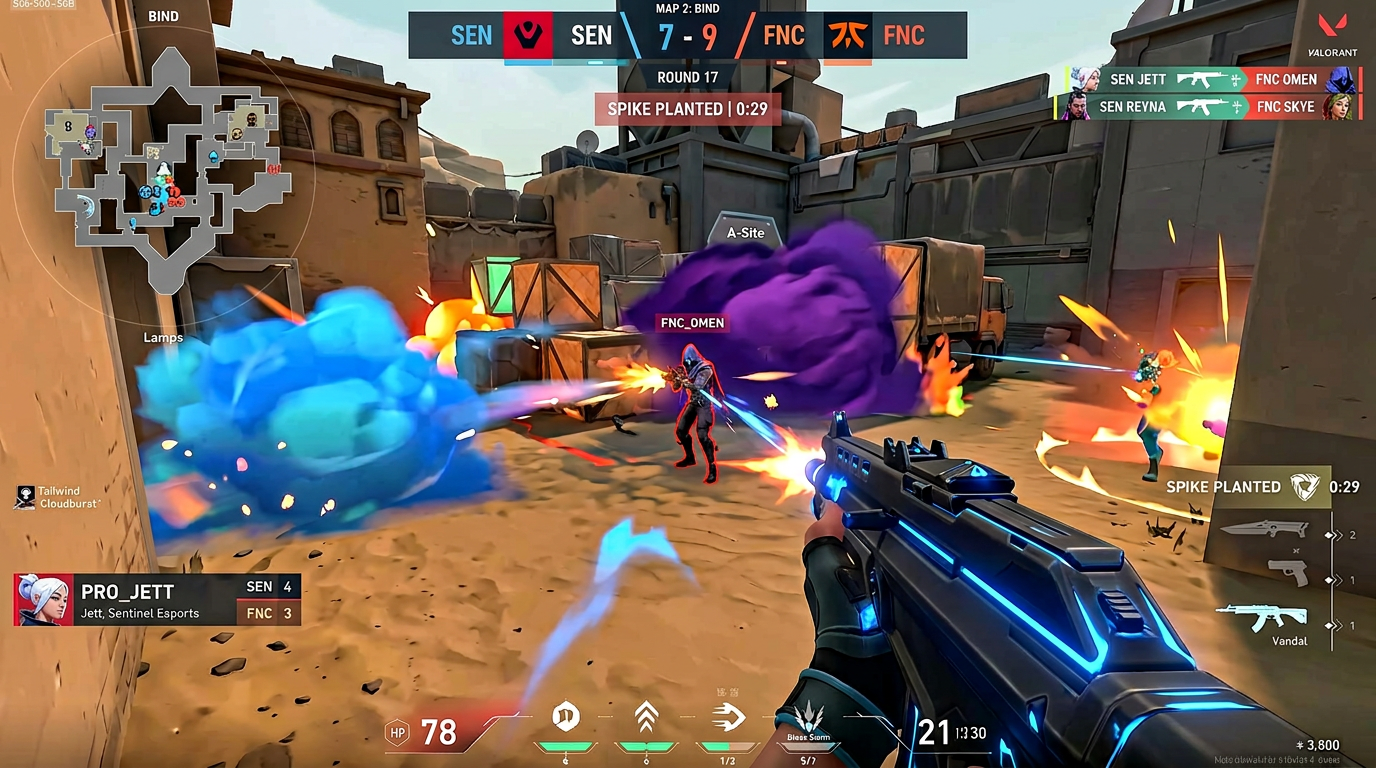
Task: Use the Updraft triple-chevron ability
Action: coord(646,717)
